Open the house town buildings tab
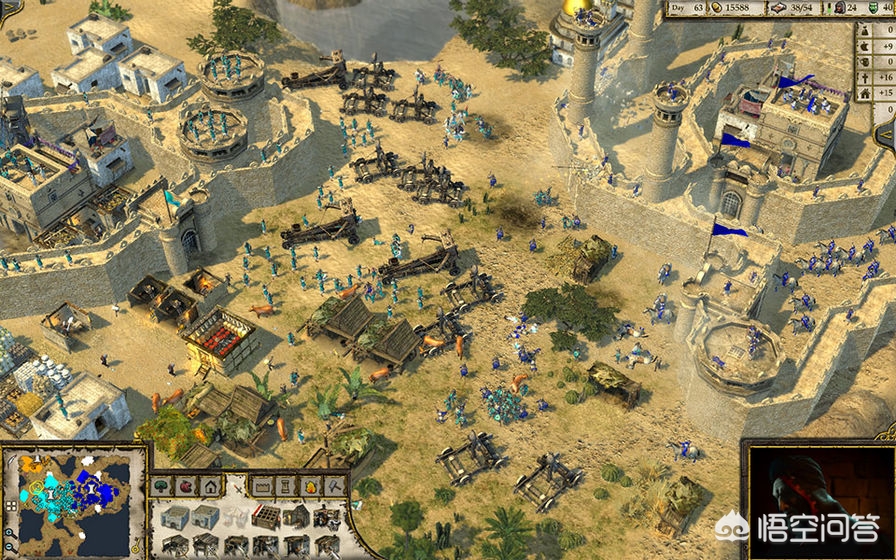Viewport: 896px width, 560px height. [211, 486]
